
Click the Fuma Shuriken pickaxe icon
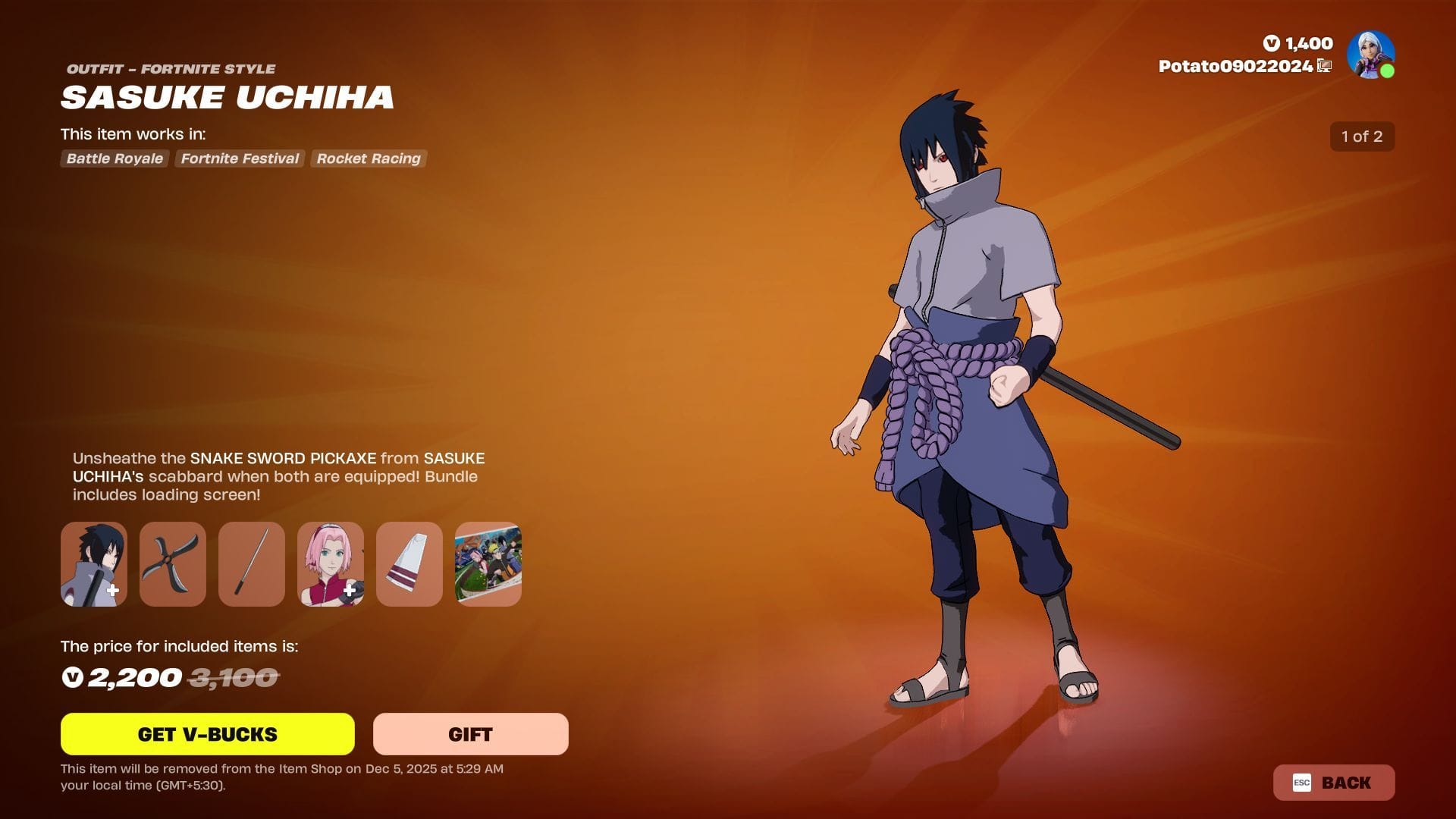(172, 564)
